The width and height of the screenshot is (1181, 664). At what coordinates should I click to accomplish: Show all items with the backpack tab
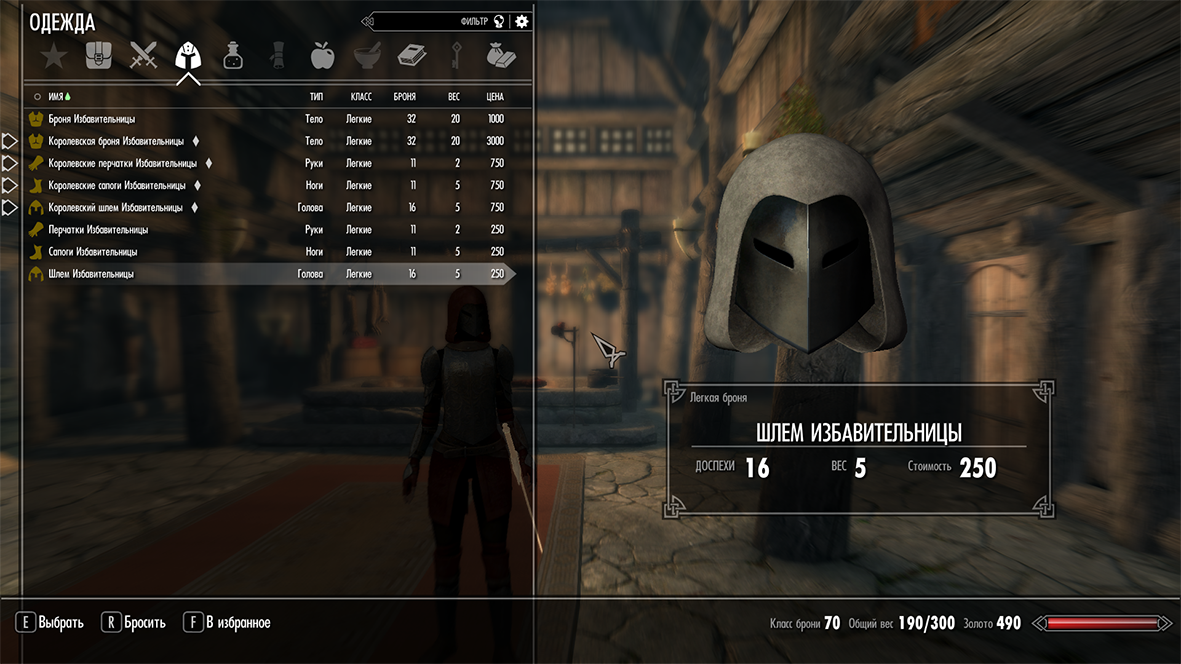(98, 56)
